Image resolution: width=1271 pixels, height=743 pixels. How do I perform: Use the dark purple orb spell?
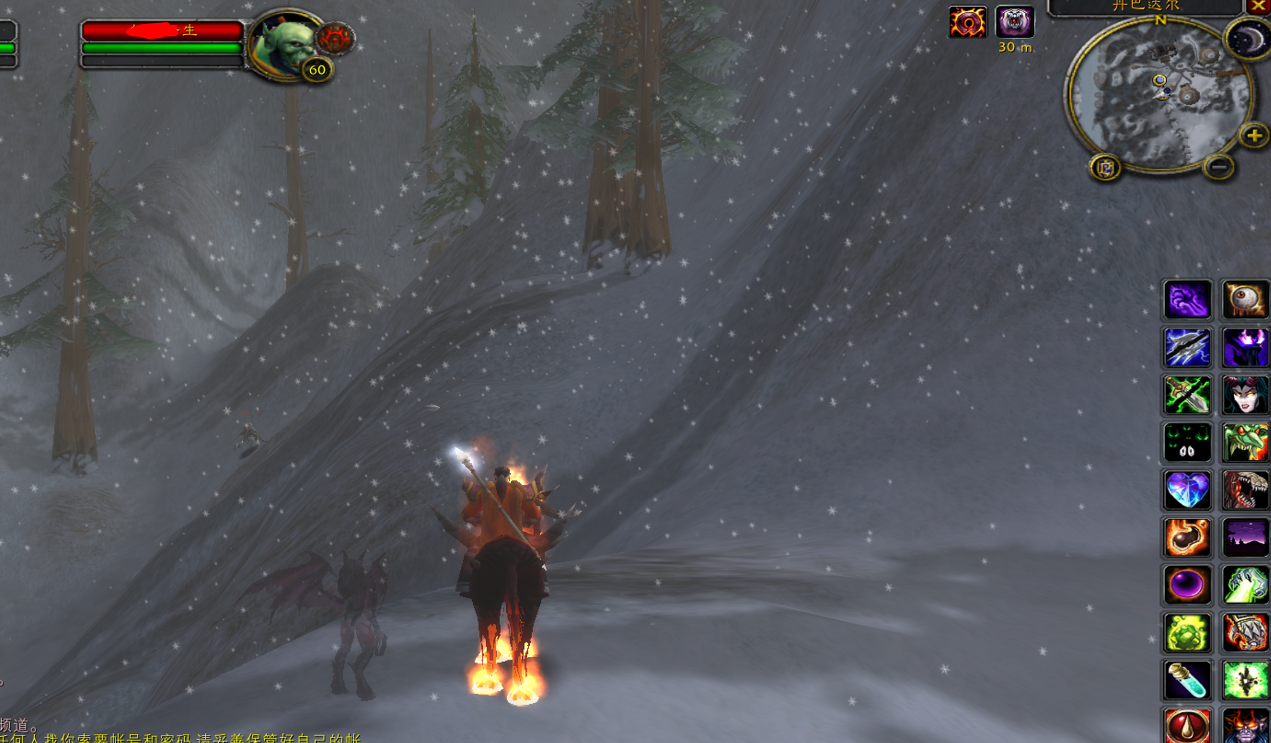pos(1187,586)
